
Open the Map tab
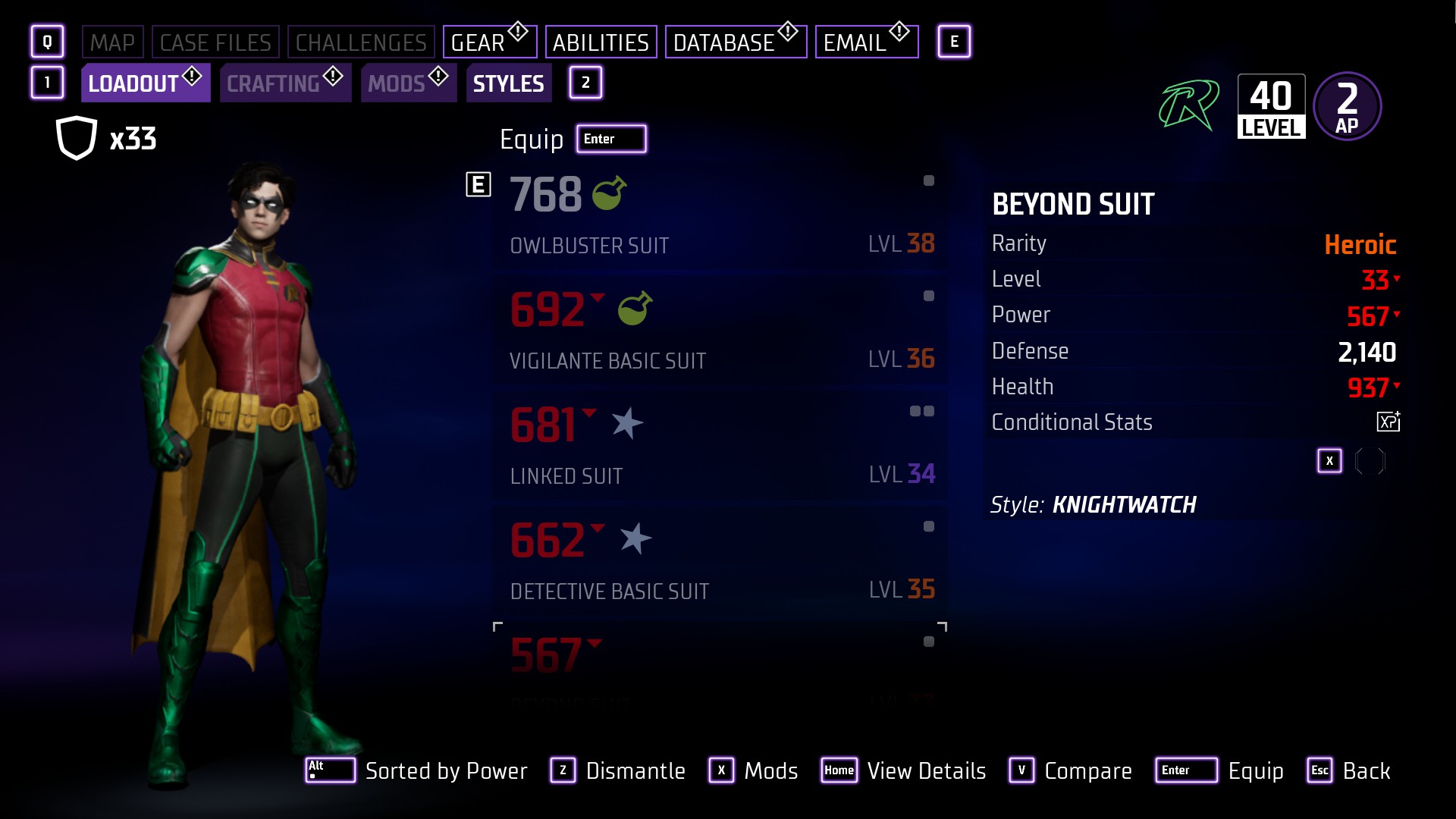[x=111, y=42]
